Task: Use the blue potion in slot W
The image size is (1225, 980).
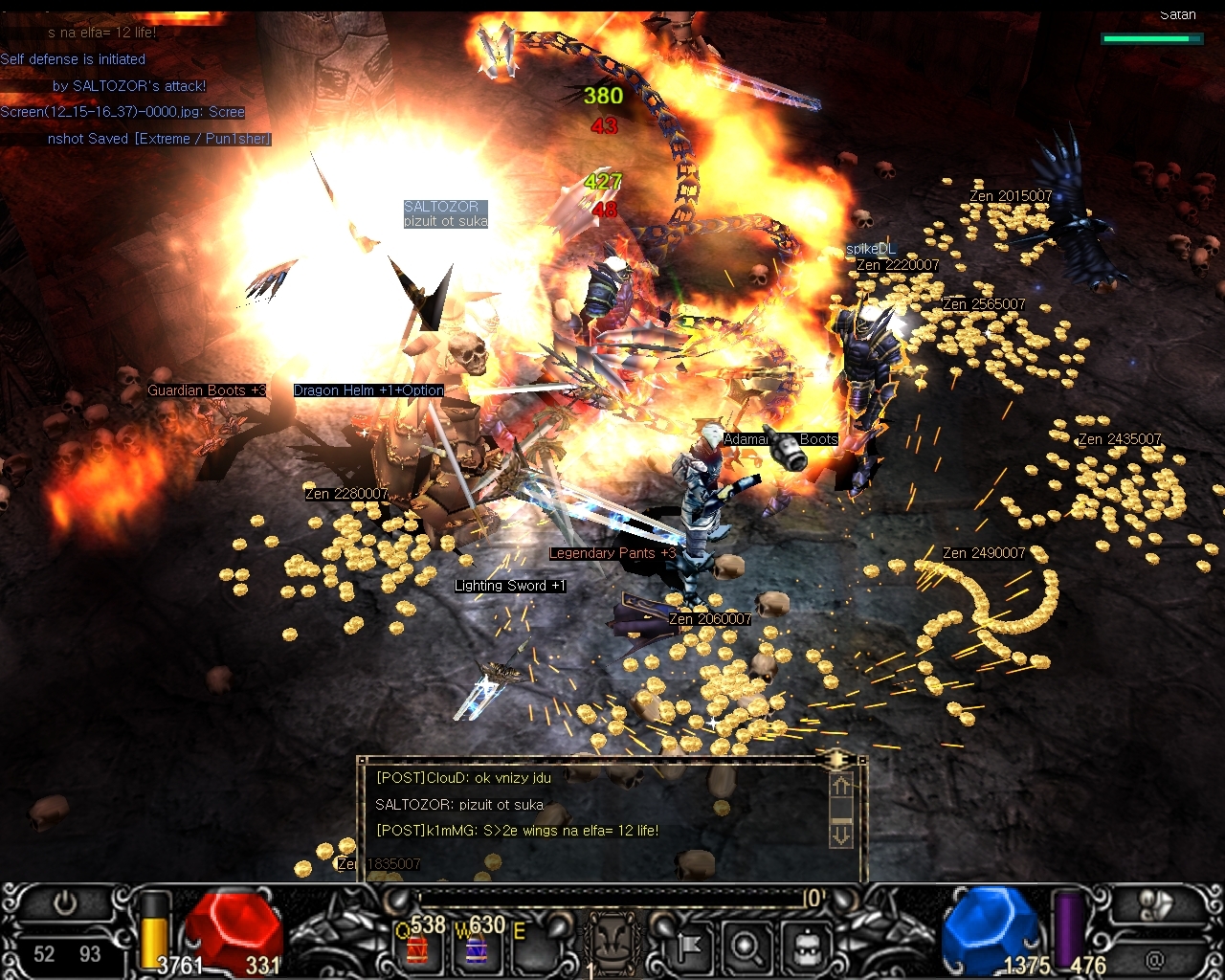Action: coord(476,949)
